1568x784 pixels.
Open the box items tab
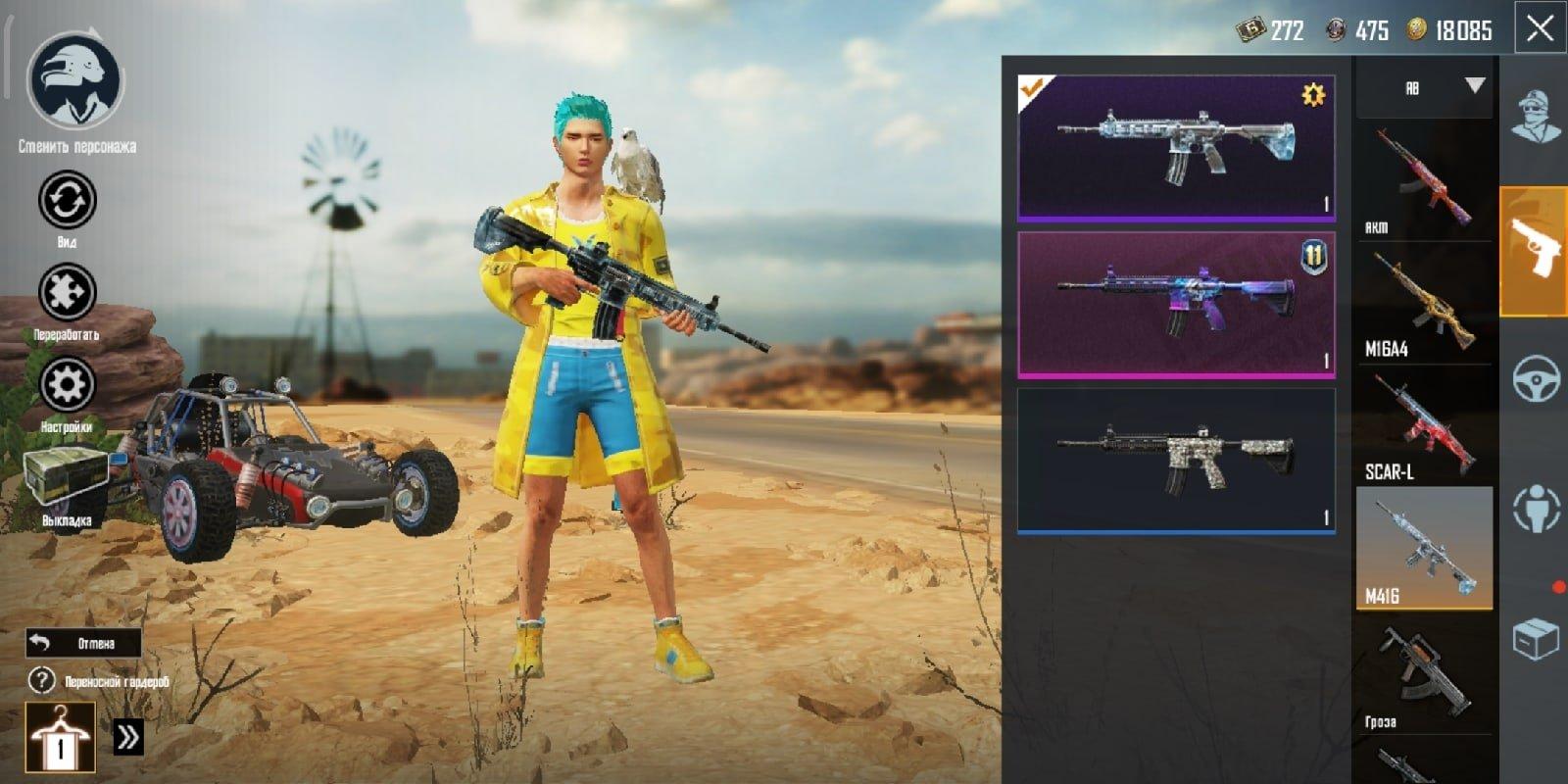(1535, 641)
